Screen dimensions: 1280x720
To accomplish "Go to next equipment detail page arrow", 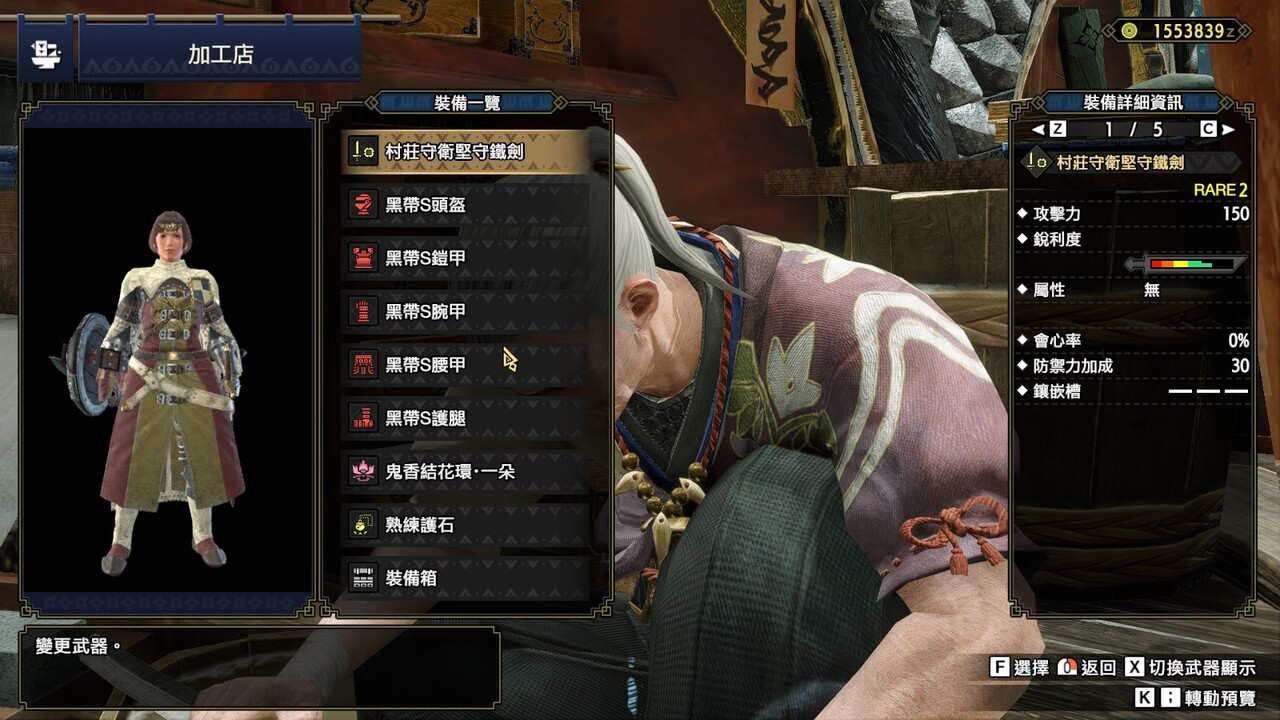I will 1228,129.
